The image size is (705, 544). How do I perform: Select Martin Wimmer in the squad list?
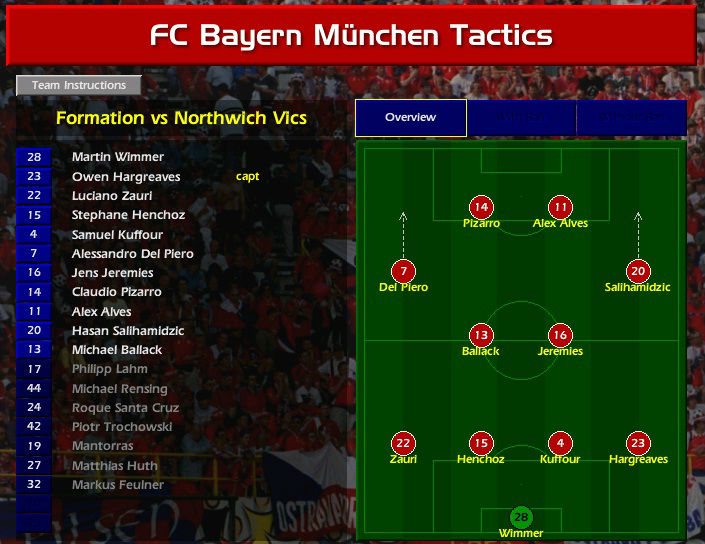coord(118,157)
